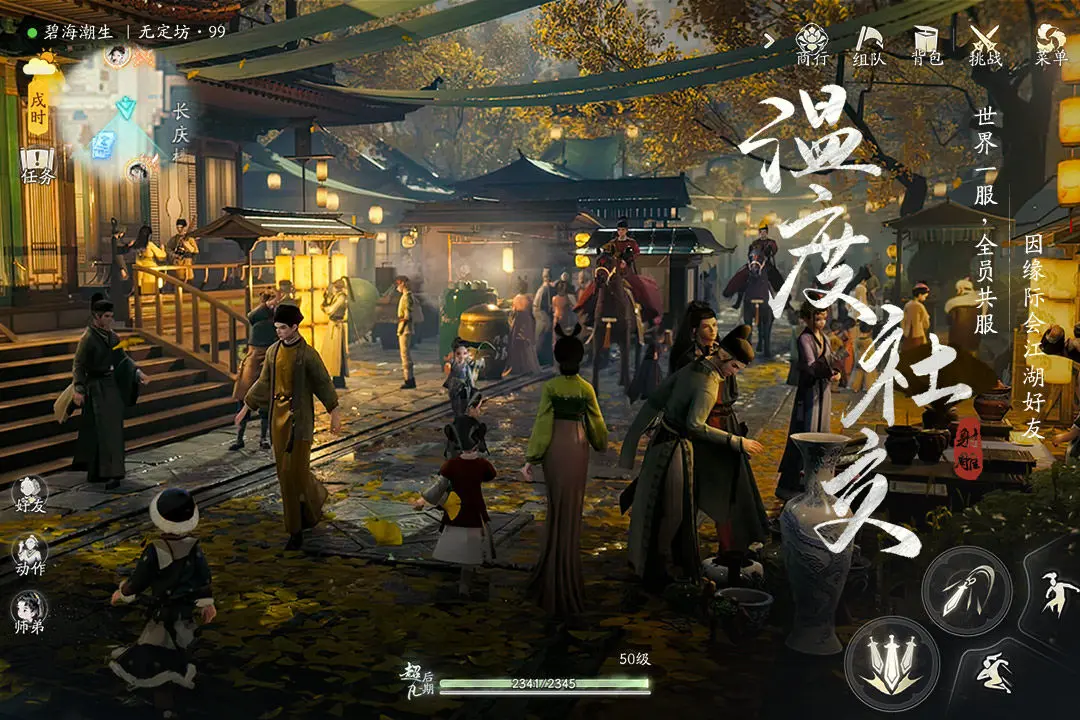Open the 菜单 main menu

coord(1050,43)
